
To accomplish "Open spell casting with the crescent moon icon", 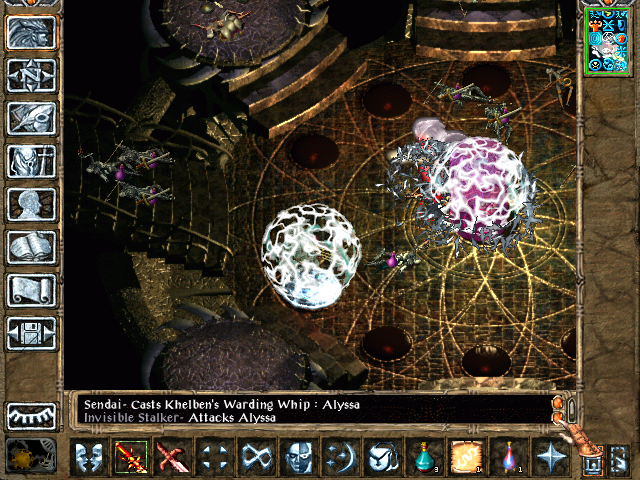I will click(340, 458).
